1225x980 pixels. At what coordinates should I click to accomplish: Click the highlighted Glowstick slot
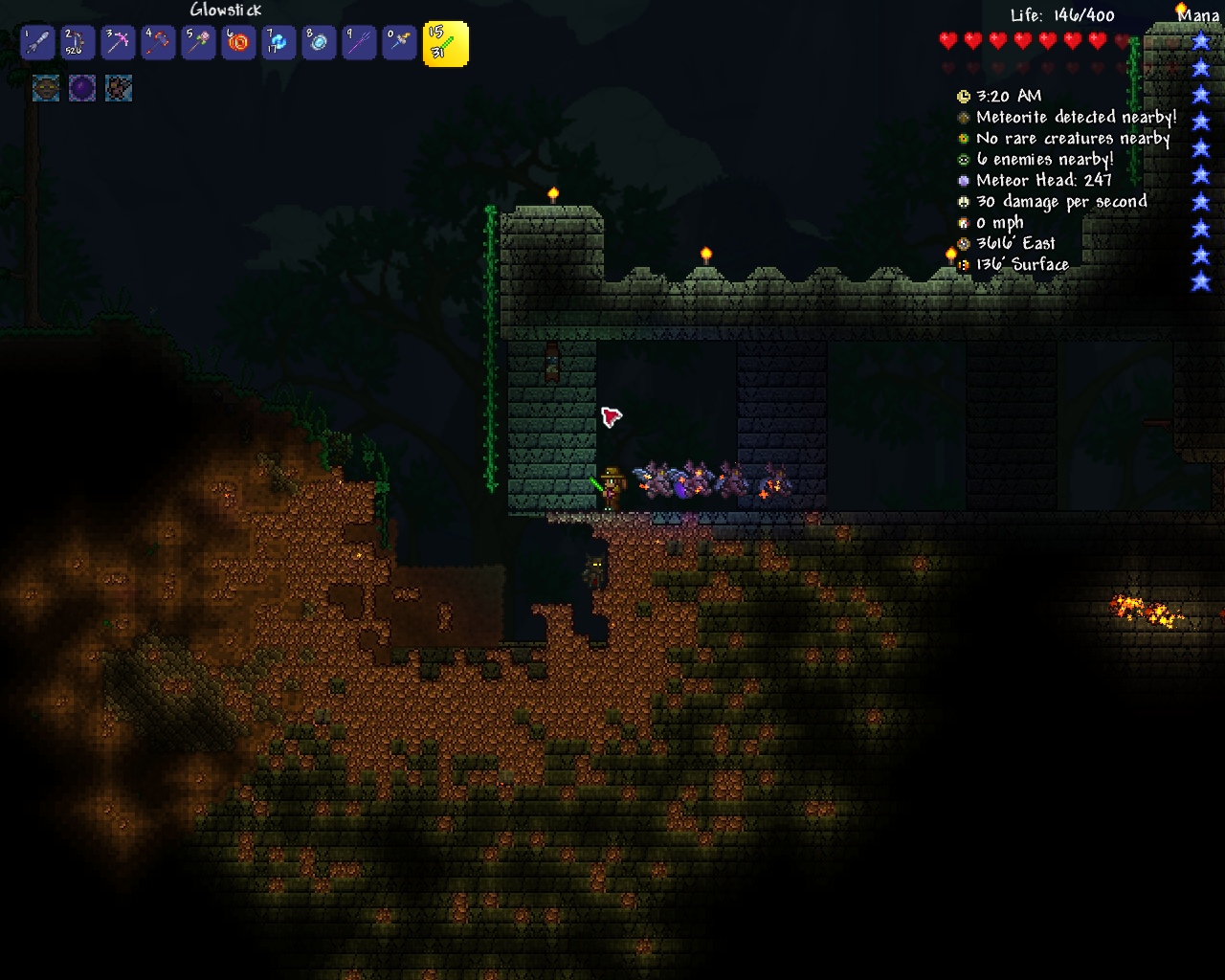pyautogui.click(x=446, y=45)
